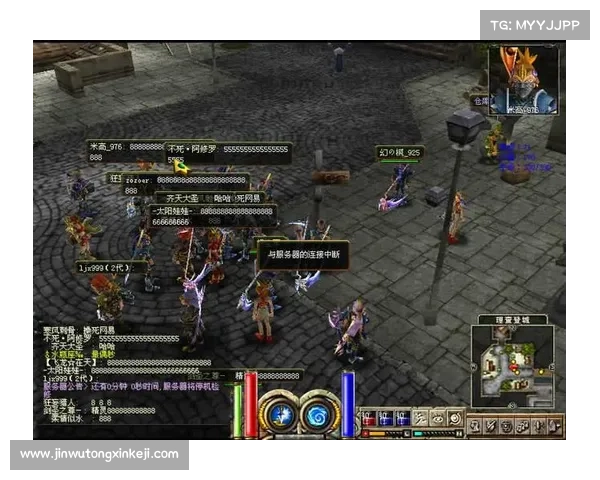Use the red potion hotbar slot

(370, 419)
